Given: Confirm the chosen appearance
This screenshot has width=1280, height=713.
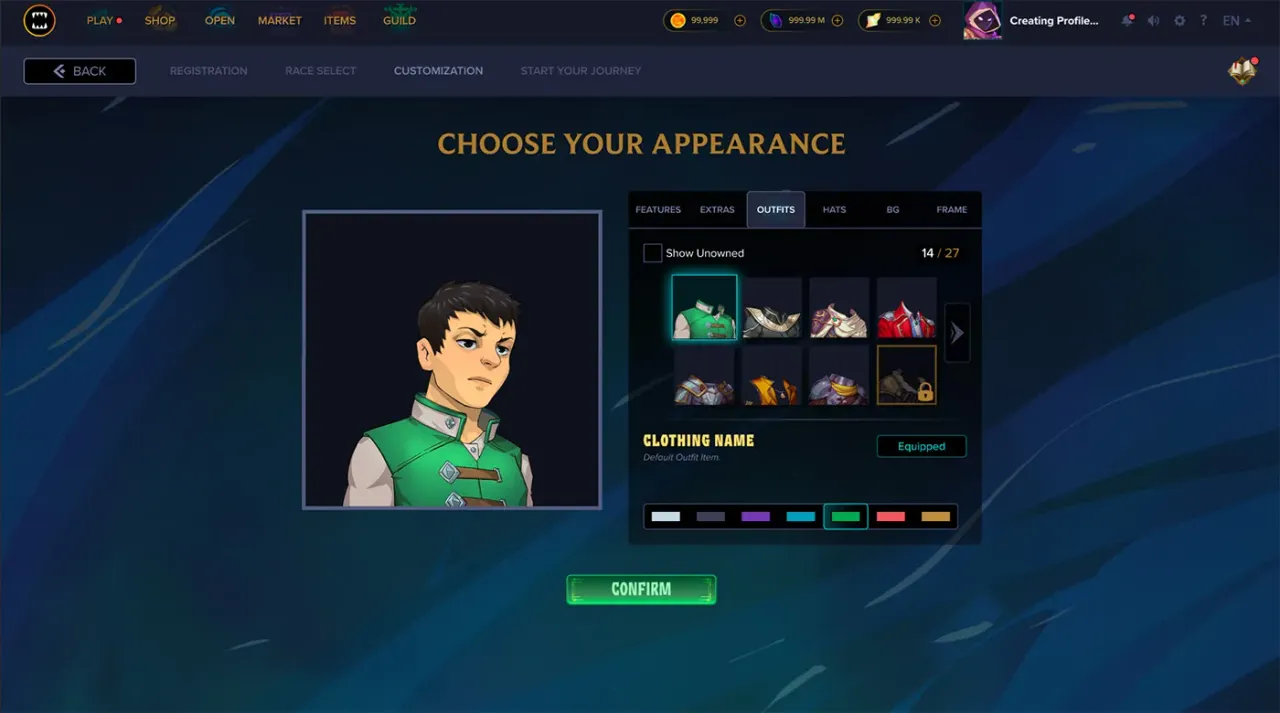Looking at the screenshot, I should tap(641, 590).
